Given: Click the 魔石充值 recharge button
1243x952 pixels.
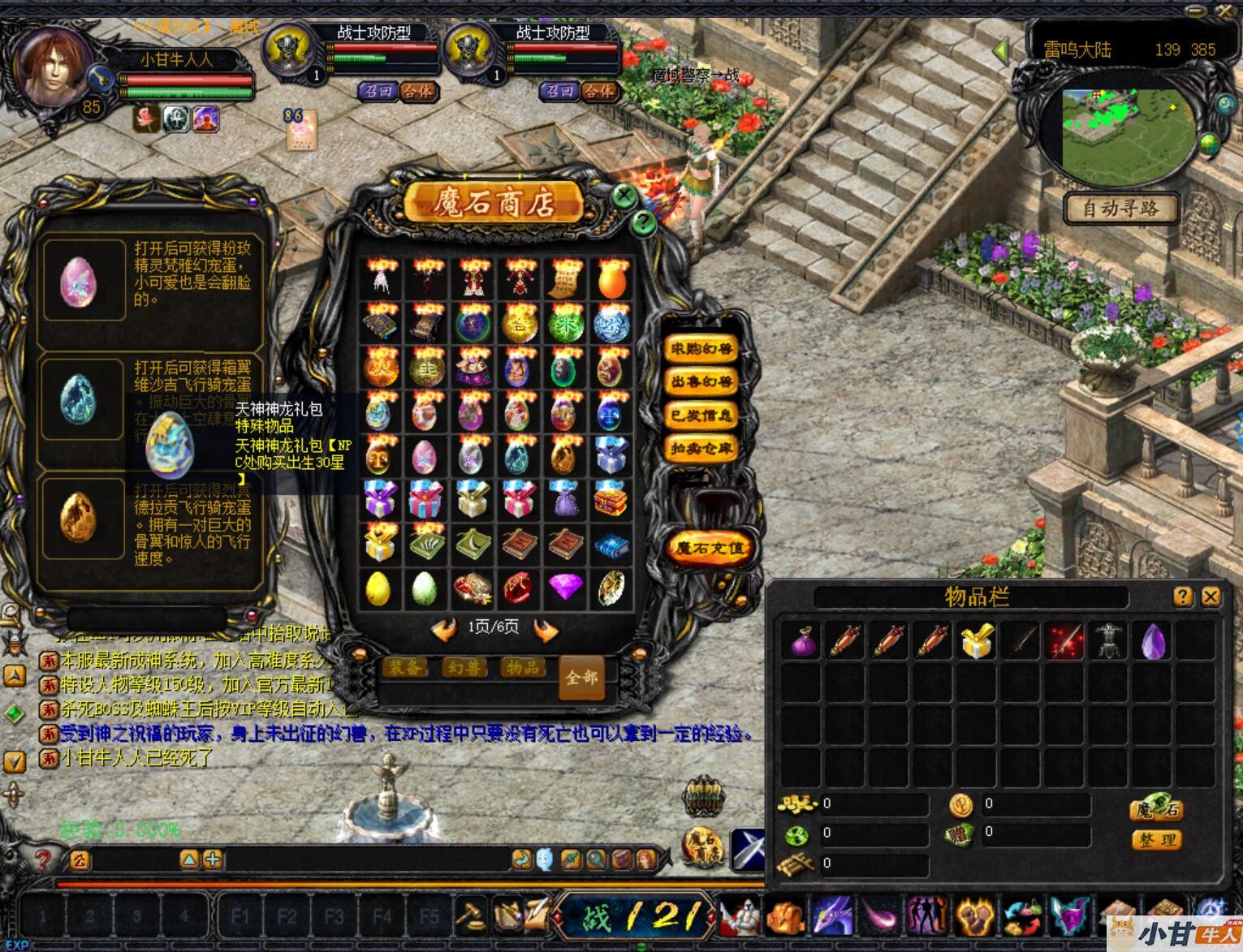Looking at the screenshot, I should coord(709,549).
